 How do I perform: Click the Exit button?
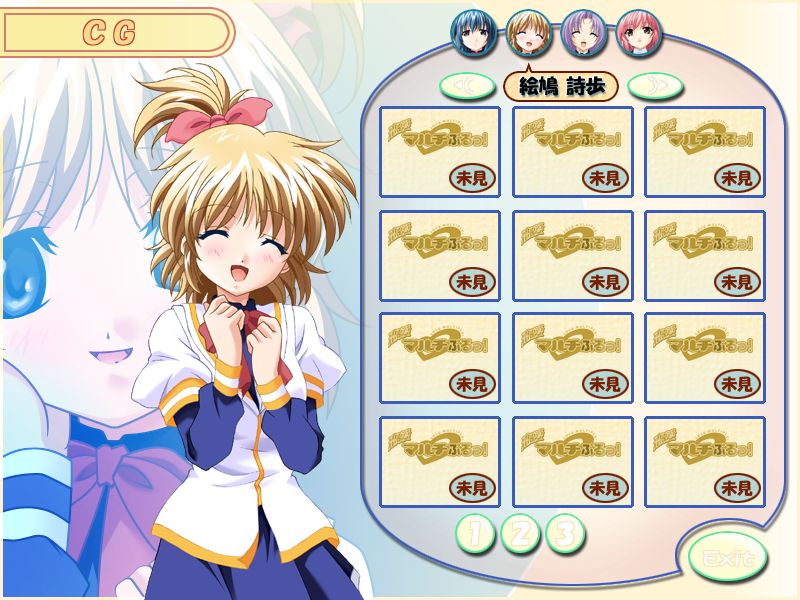[x=727, y=557]
